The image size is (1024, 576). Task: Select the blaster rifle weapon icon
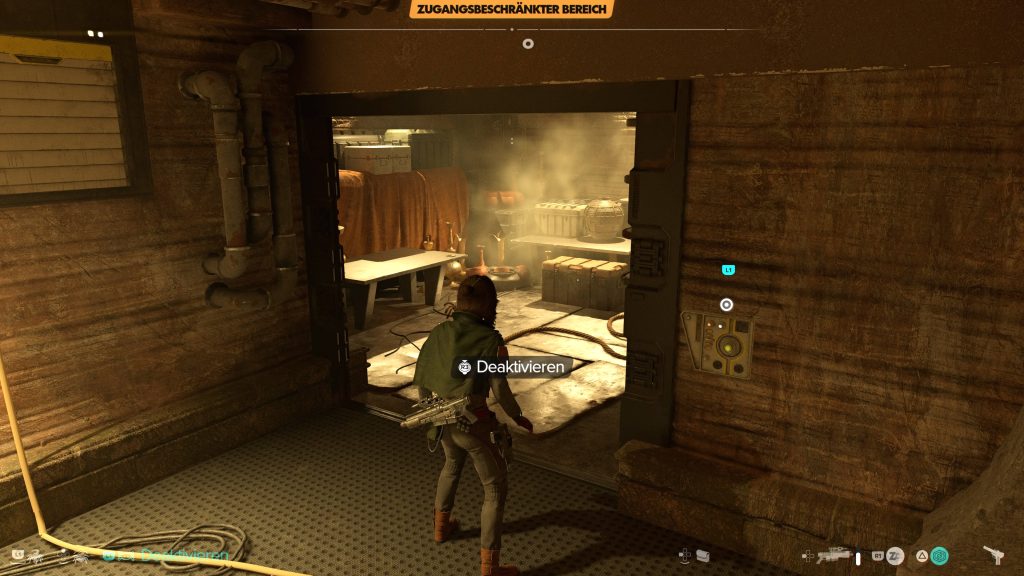click(x=832, y=556)
